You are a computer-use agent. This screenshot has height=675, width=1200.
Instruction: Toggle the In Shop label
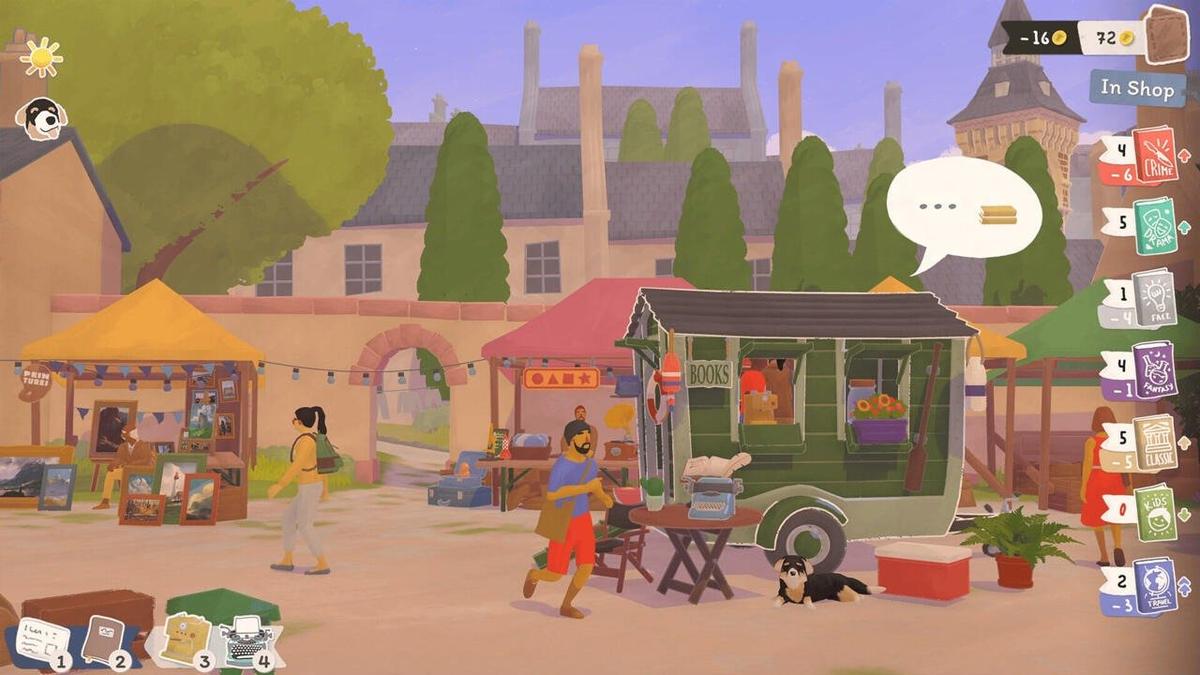(x=1137, y=88)
